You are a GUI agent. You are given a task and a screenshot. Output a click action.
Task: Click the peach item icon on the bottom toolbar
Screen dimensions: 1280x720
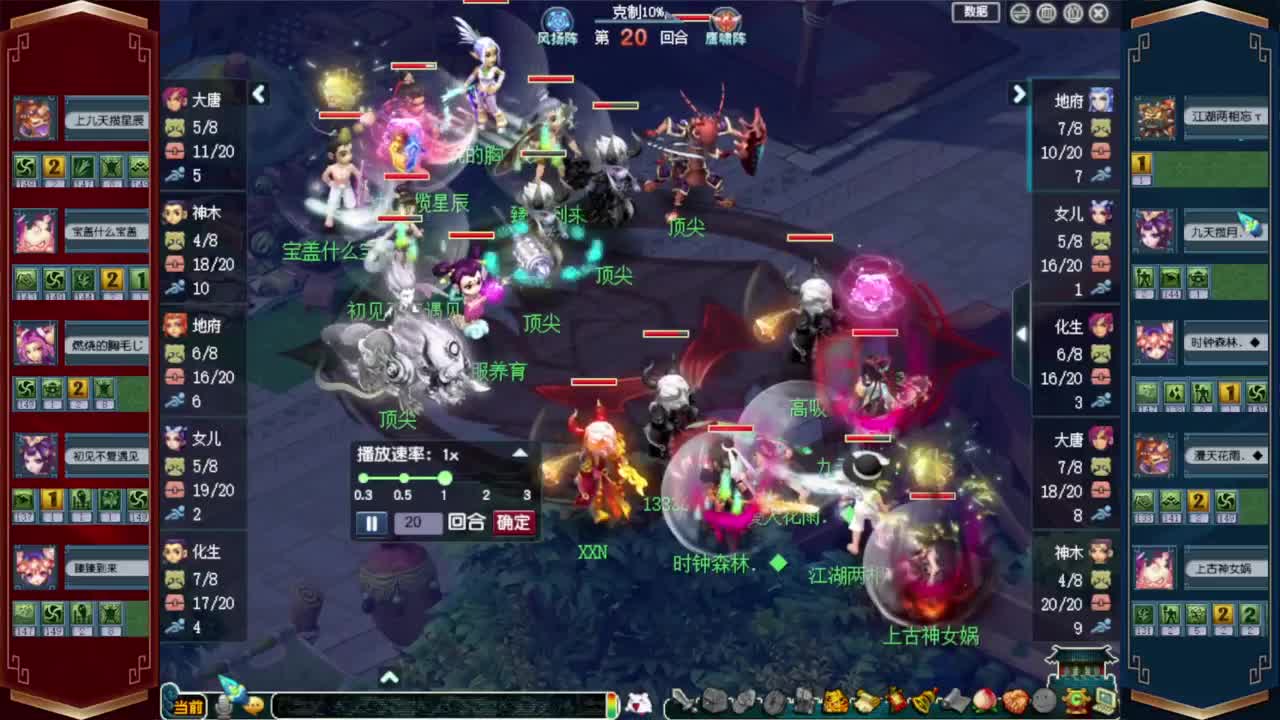pyautogui.click(x=985, y=700)
